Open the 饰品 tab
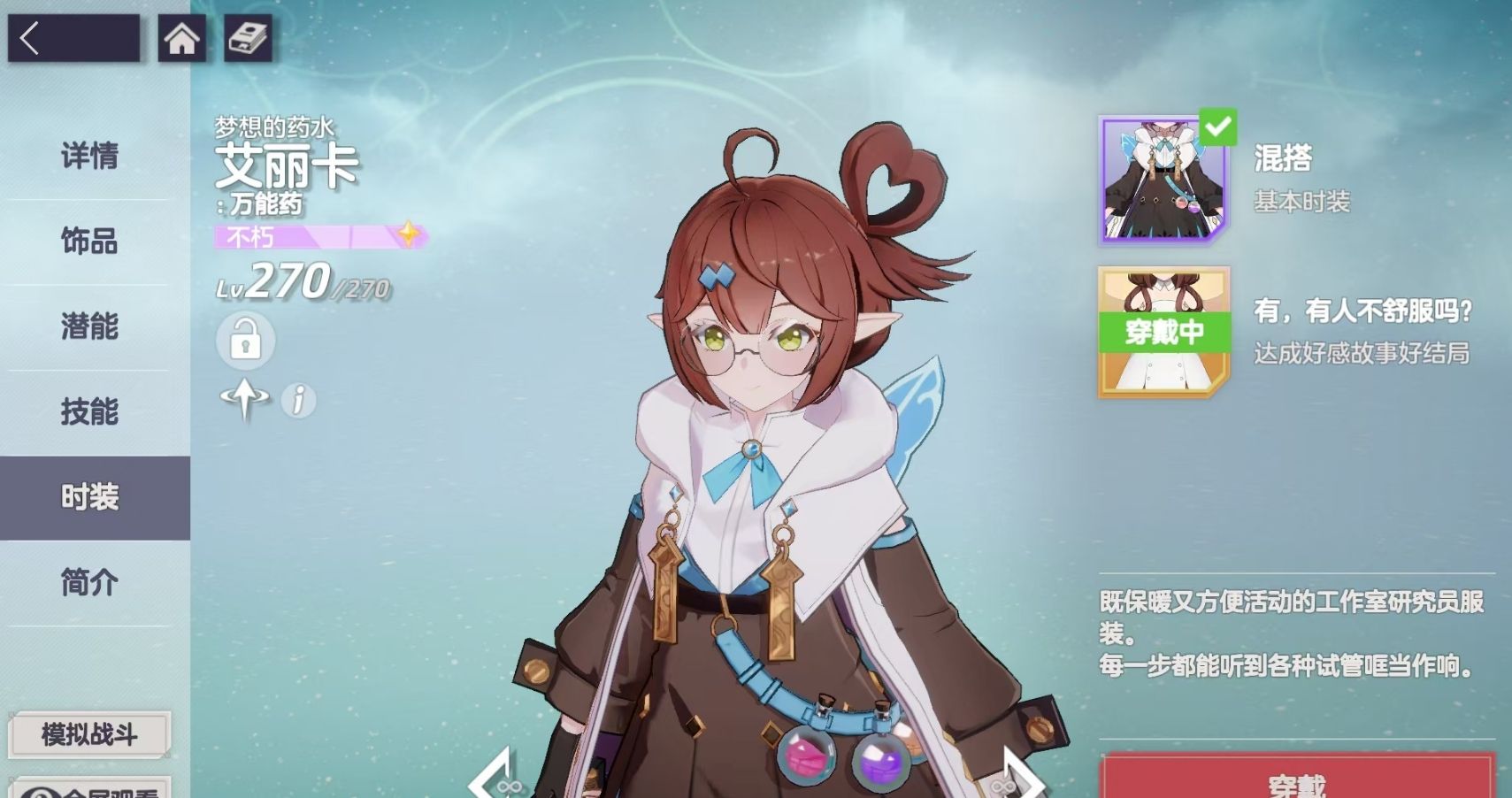Viewport: 1512px width, 798px height. 89,241
